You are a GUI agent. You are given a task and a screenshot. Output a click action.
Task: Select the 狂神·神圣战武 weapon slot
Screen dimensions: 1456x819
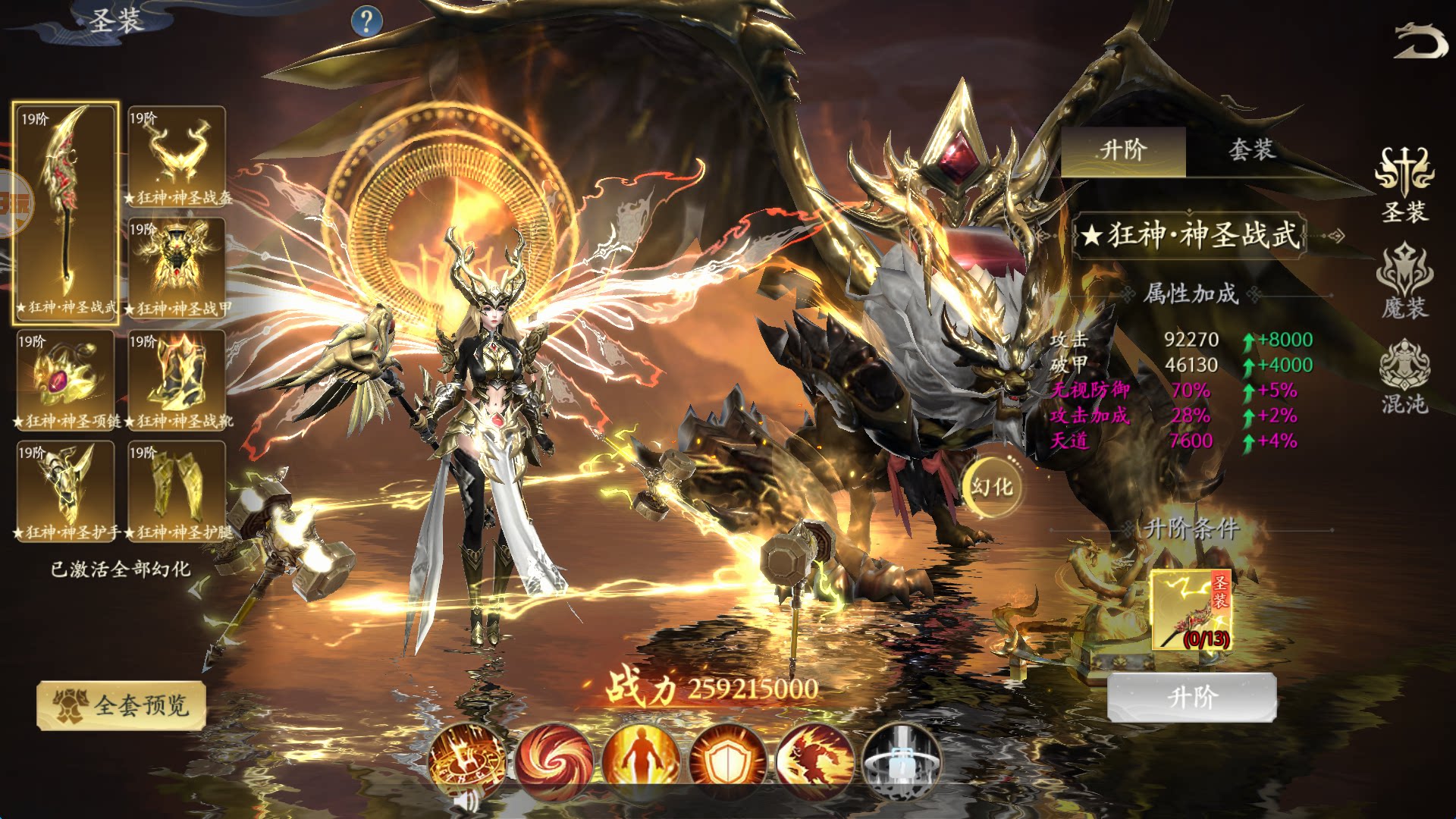click(66, 212)
